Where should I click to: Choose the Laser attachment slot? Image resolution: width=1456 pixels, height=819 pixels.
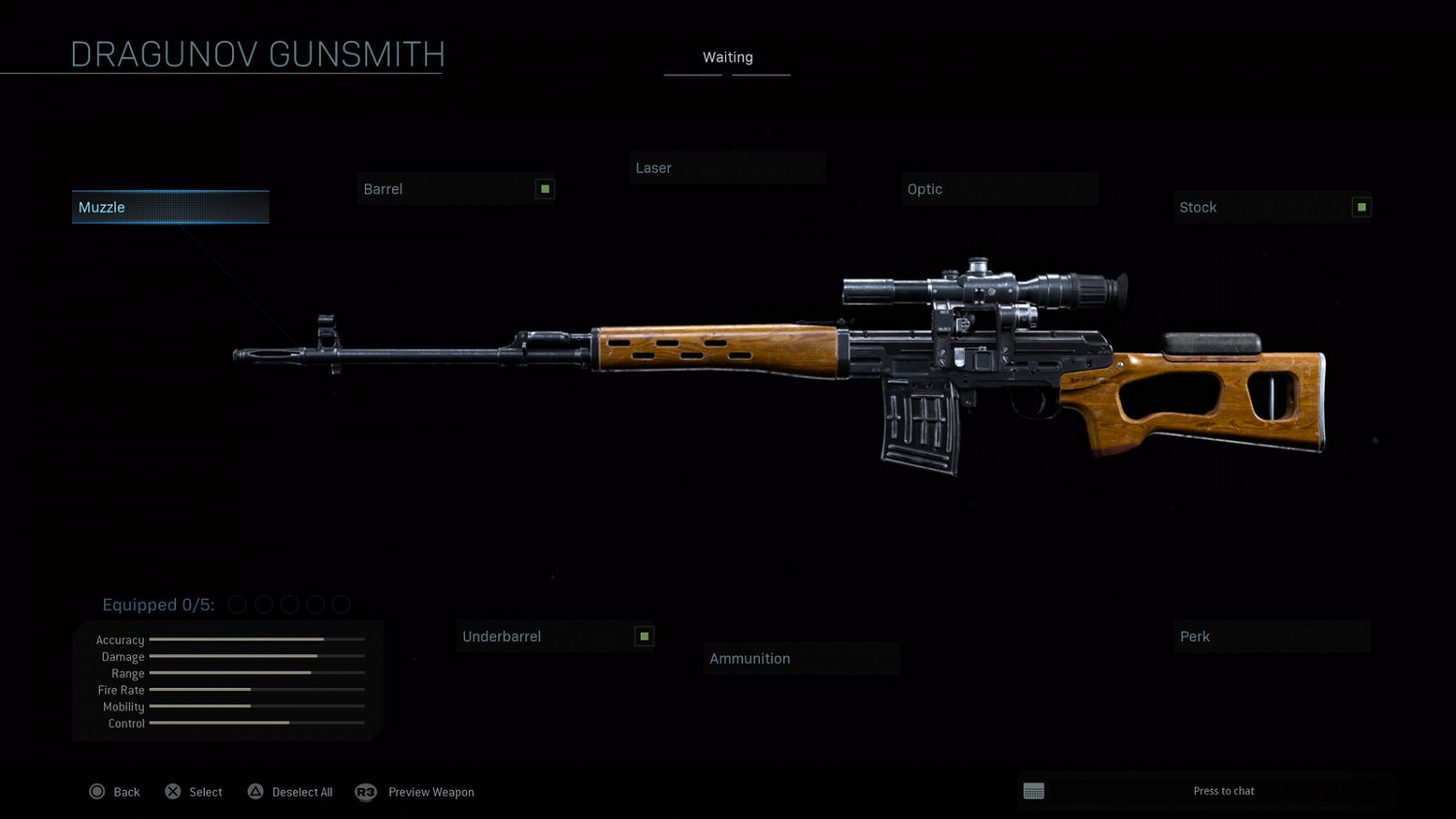coord(727,168)
